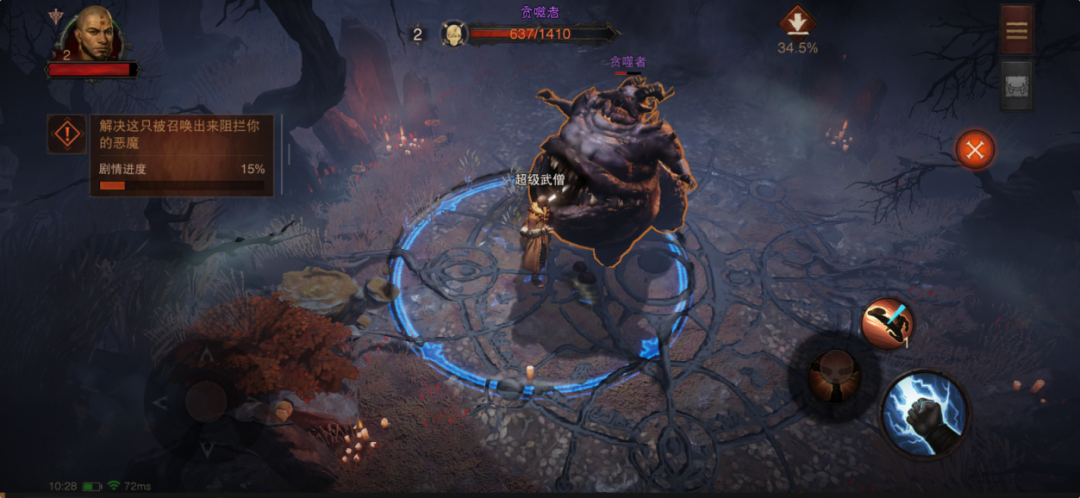Open the greyed chest inventory button

coord(1016,83)
